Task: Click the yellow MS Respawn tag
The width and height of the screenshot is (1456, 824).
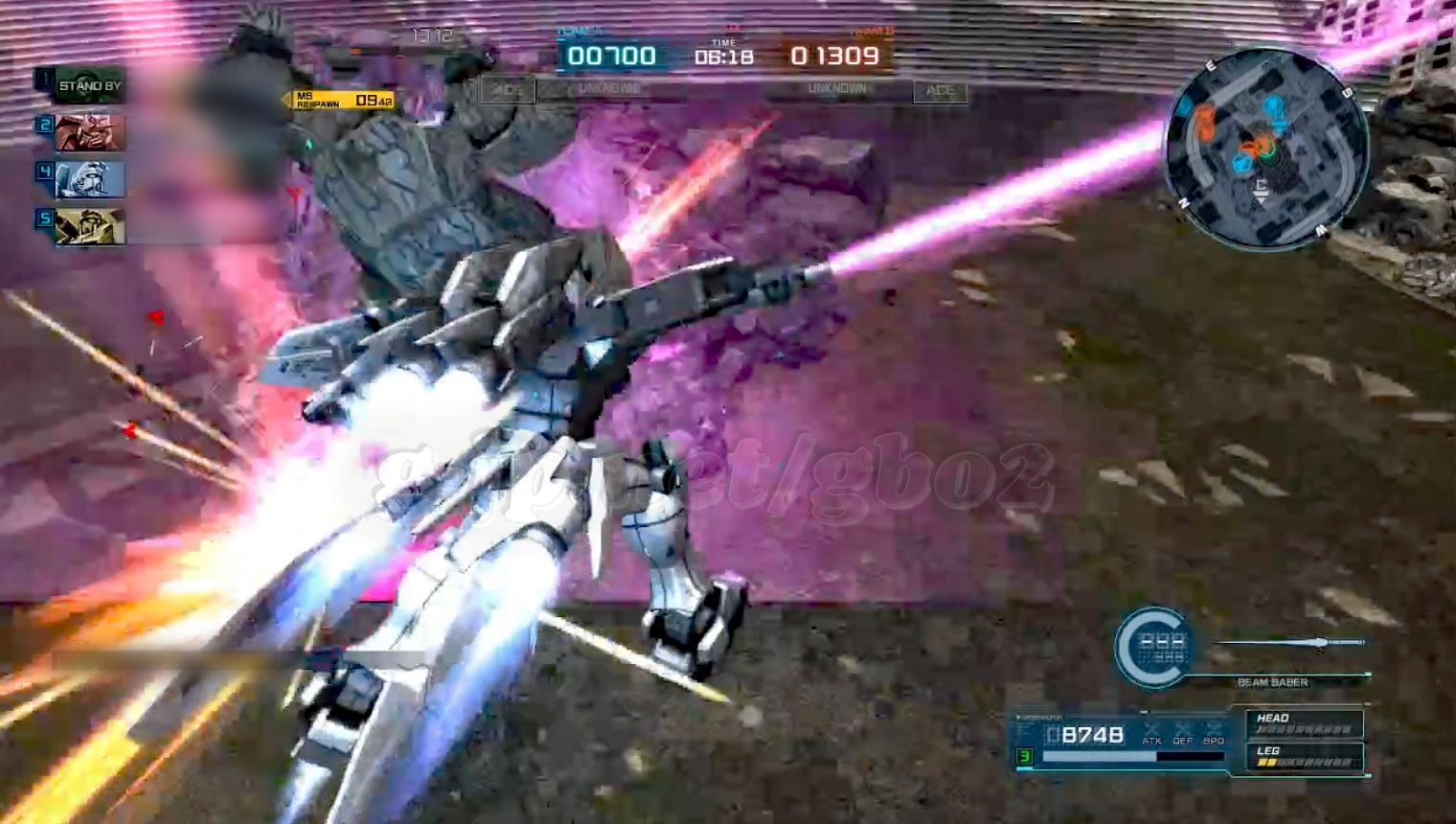Action: click(x=342, y=100)
